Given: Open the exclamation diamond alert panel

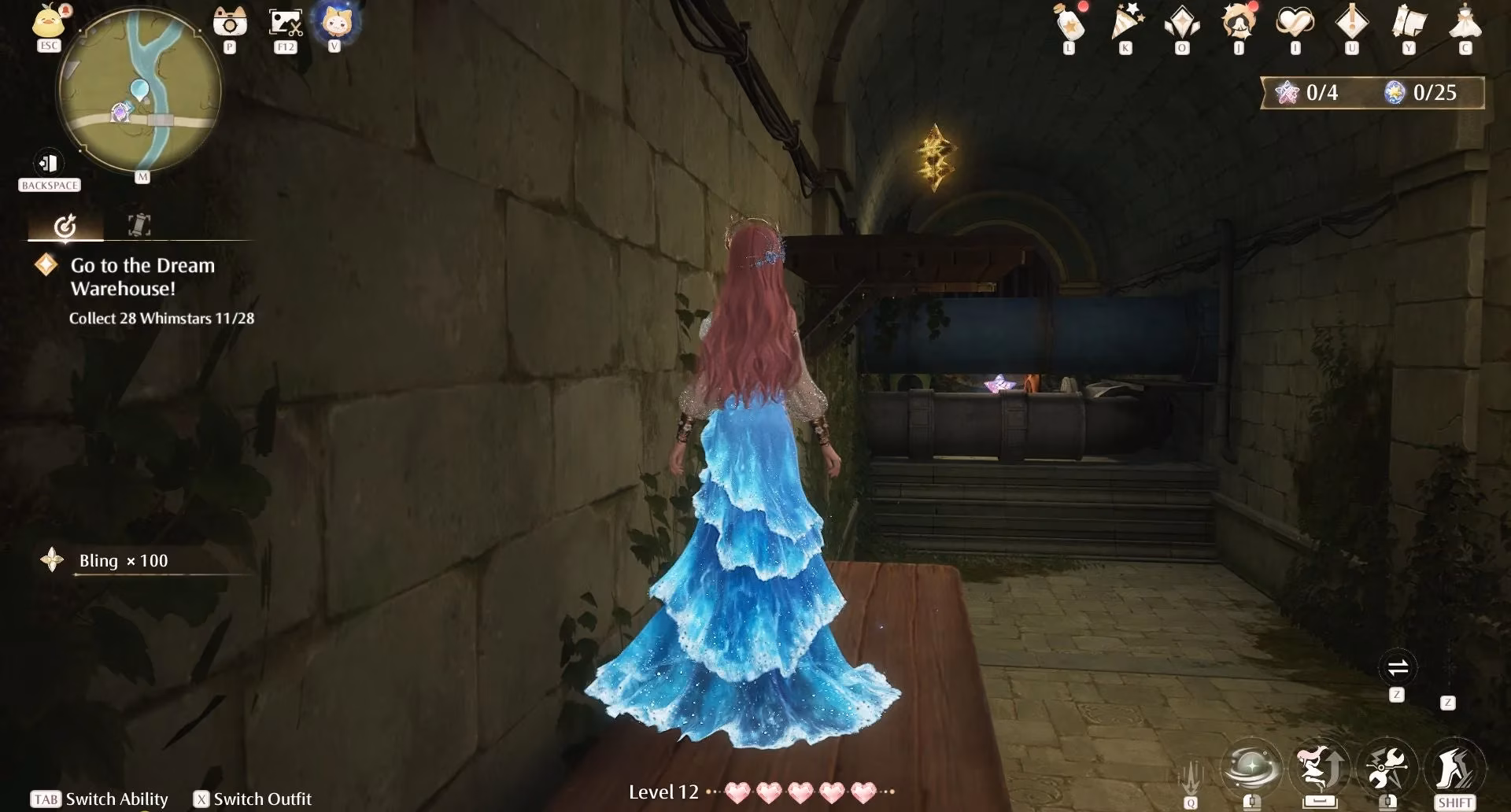Looking at the screenshot, I should tap(1351, 24).
